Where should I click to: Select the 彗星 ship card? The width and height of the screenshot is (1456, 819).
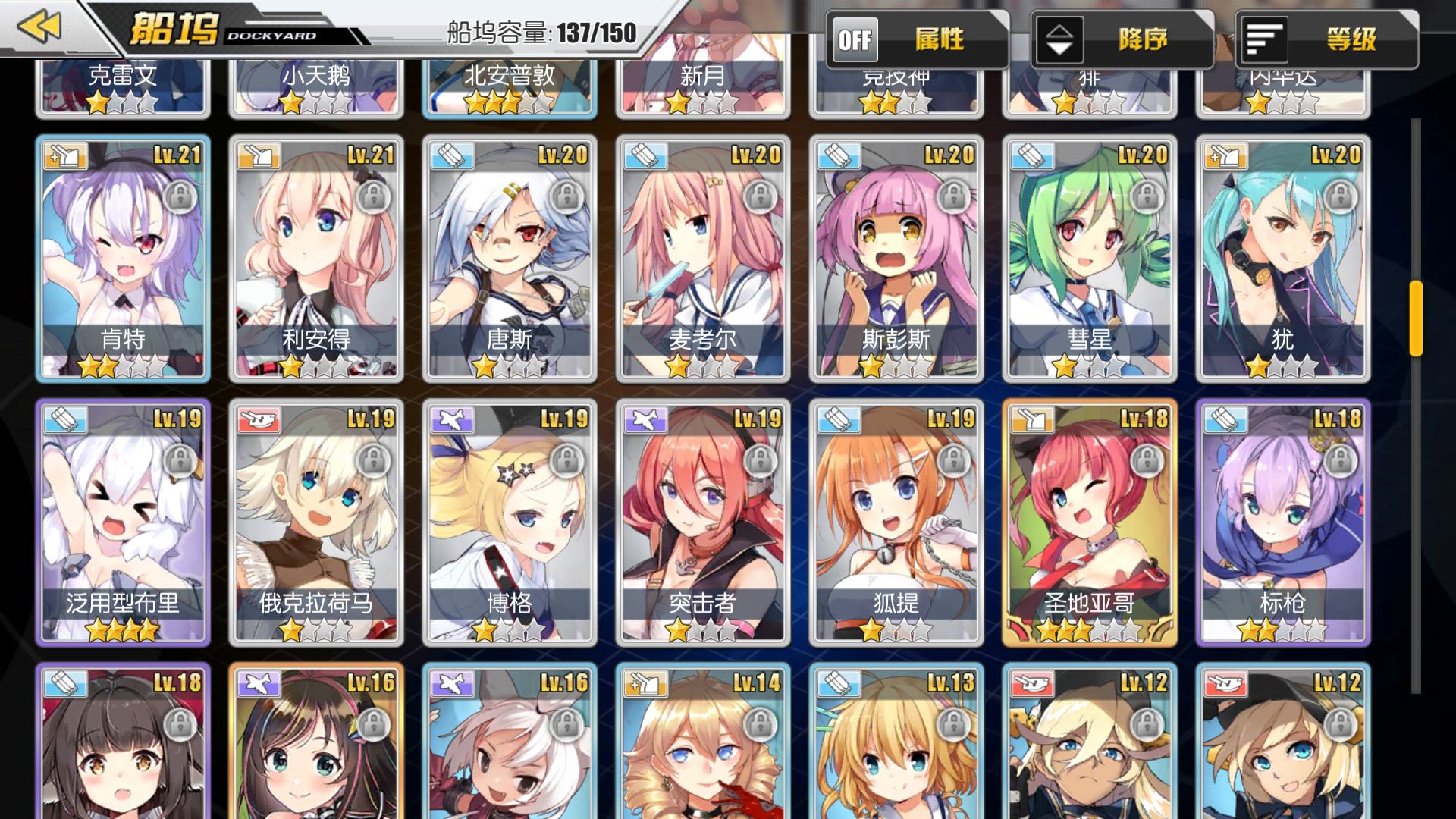[x=1090, y=258]
